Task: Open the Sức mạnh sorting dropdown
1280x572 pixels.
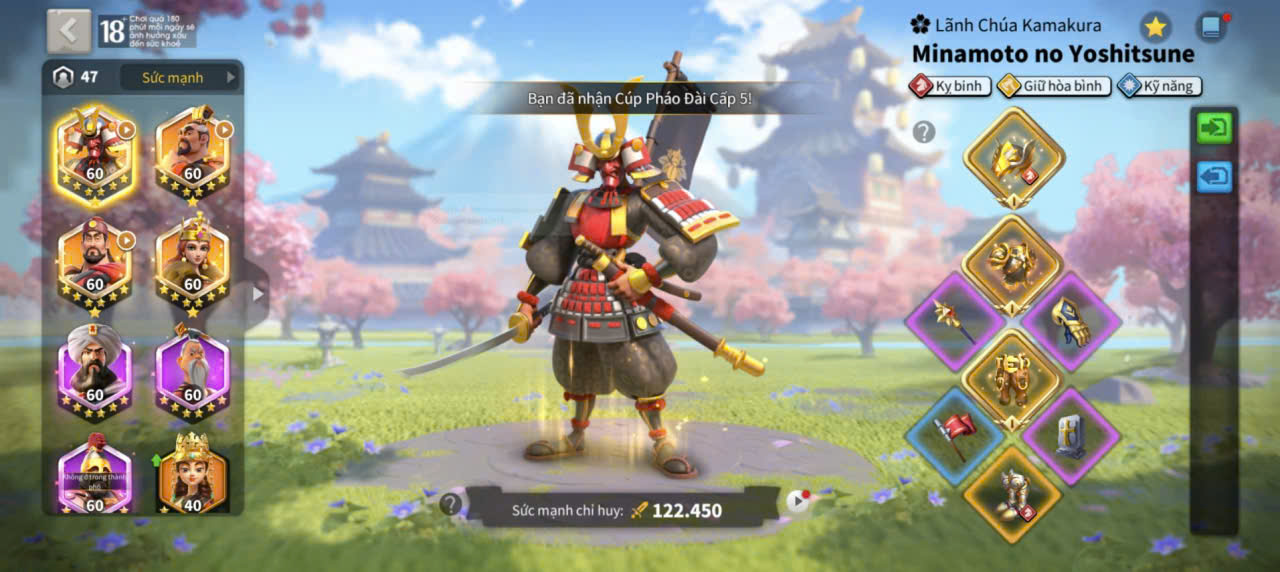Action: [180, 77]
